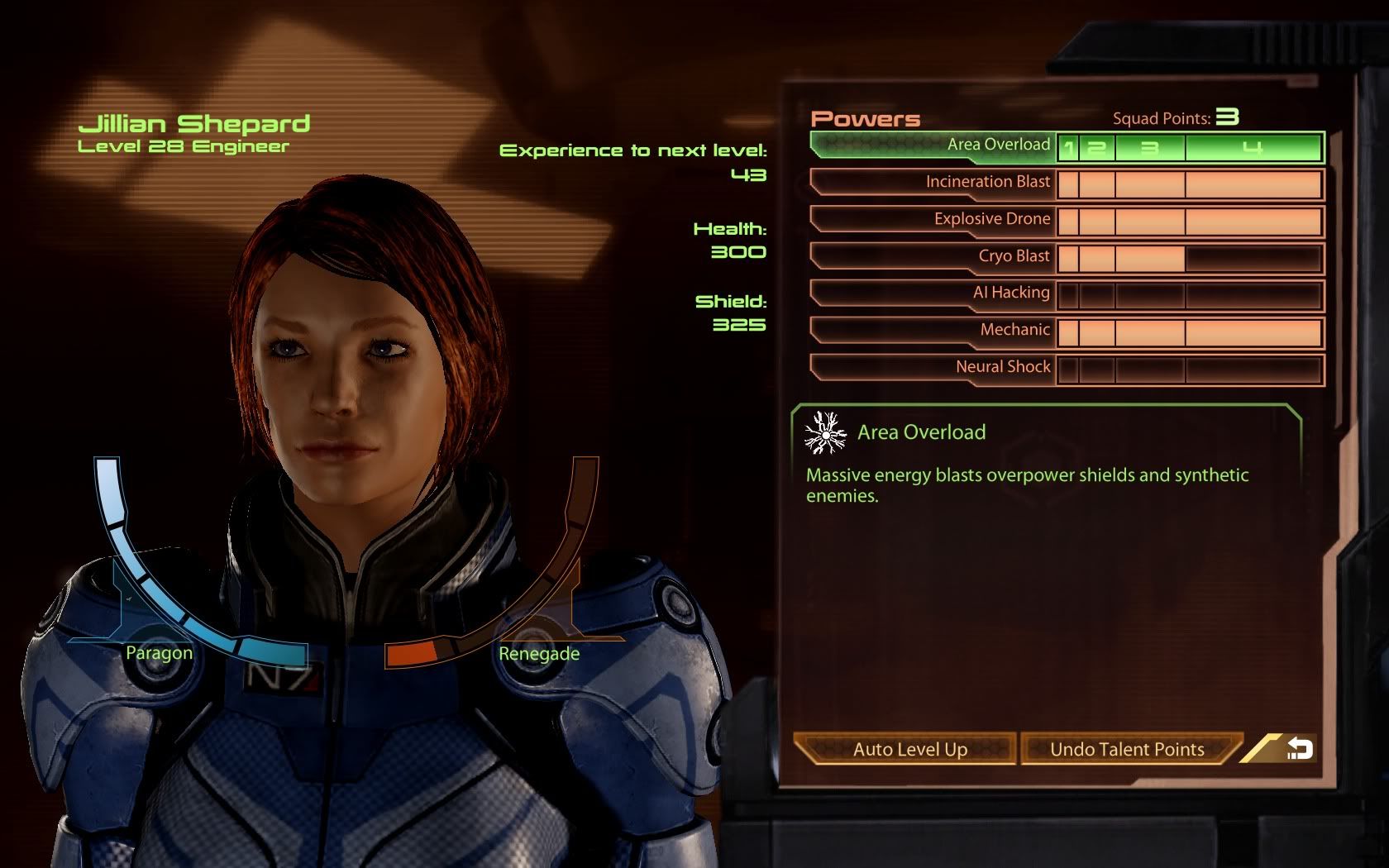1389x868 pixels.
Task: Click the back arrow button
Action: (1298, 749)
